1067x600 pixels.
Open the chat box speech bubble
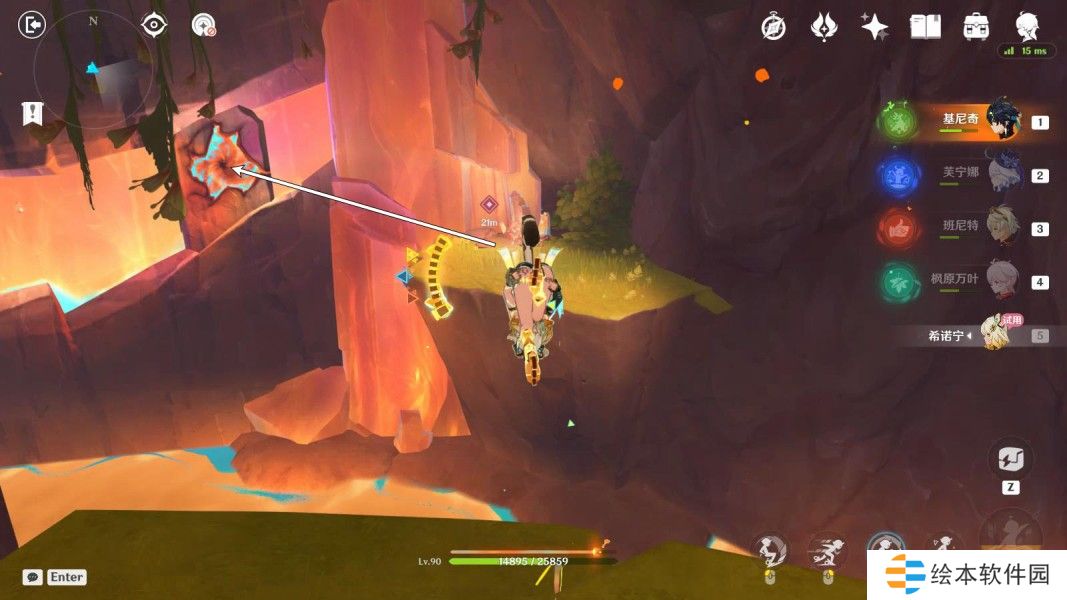33,577
